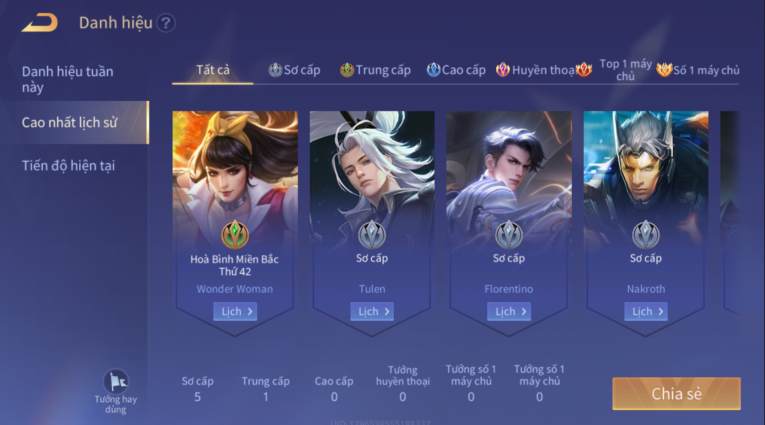This screenshot has height=425, width=765.
Task: Open Cao nhất lịch sử section
Action: click(70, 122)
